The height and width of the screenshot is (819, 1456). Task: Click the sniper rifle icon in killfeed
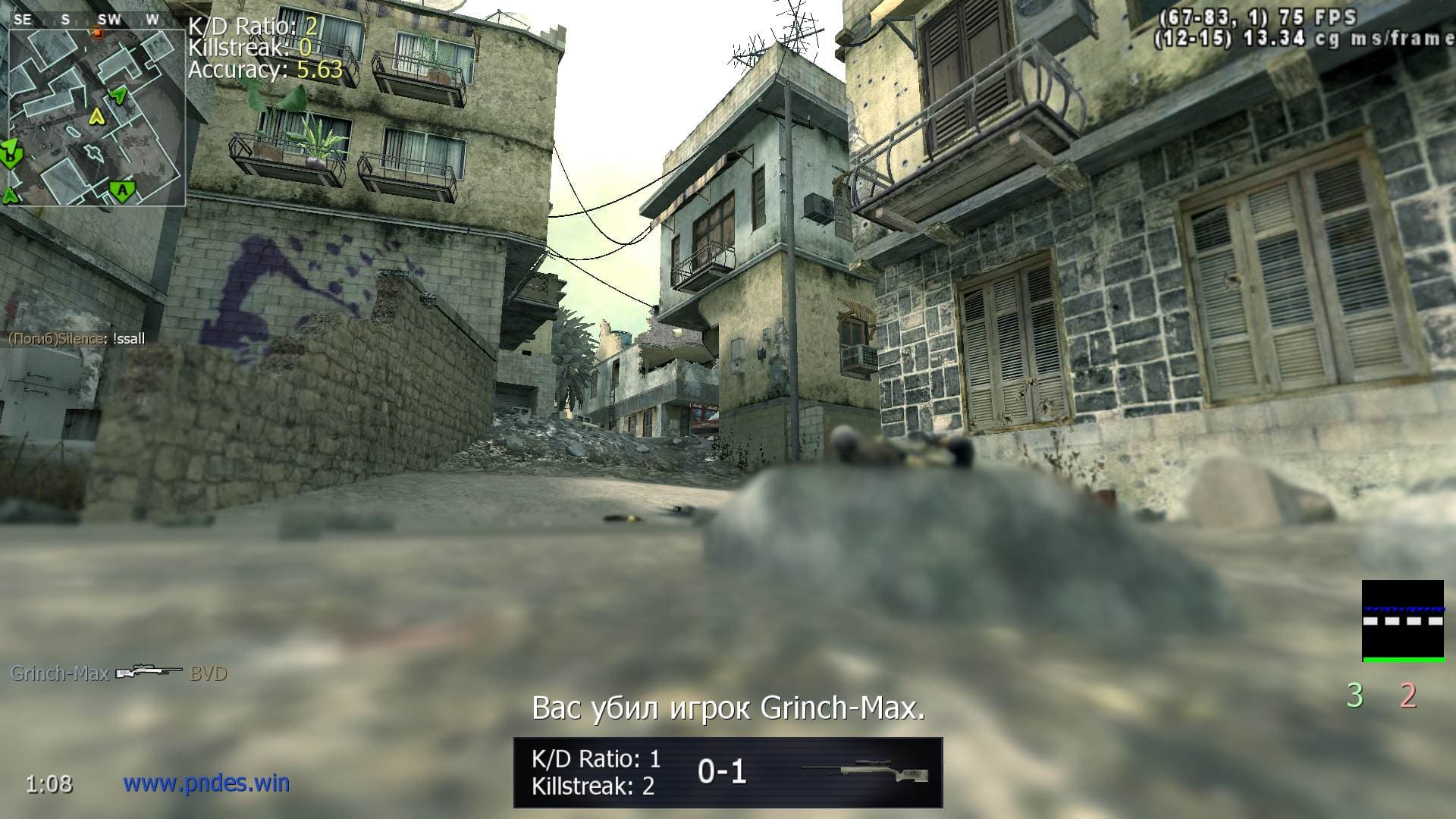149,673
